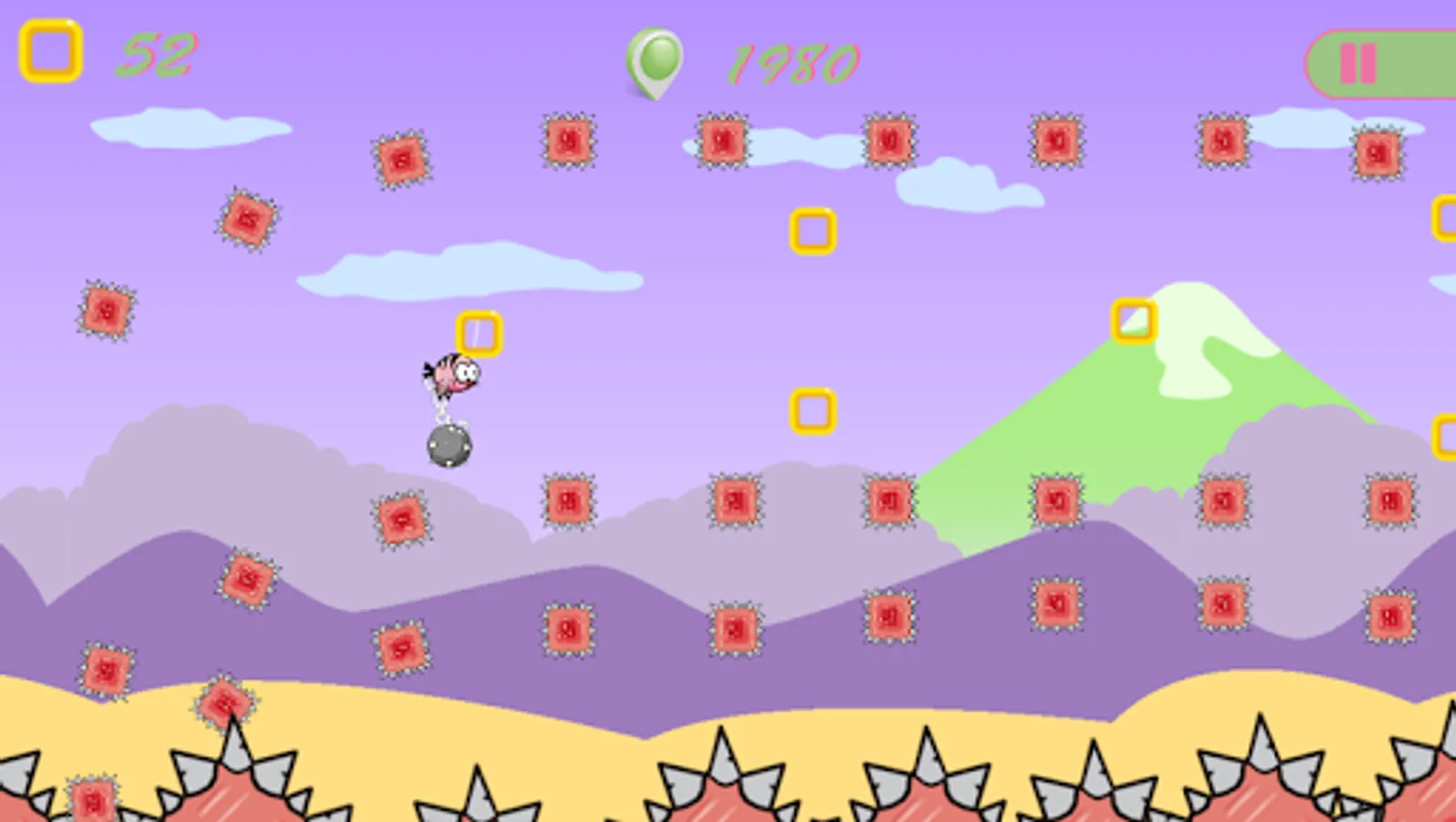Click the yellow square collectible in the sky center
Screen dimensions: 1456x822
[812, 229]
